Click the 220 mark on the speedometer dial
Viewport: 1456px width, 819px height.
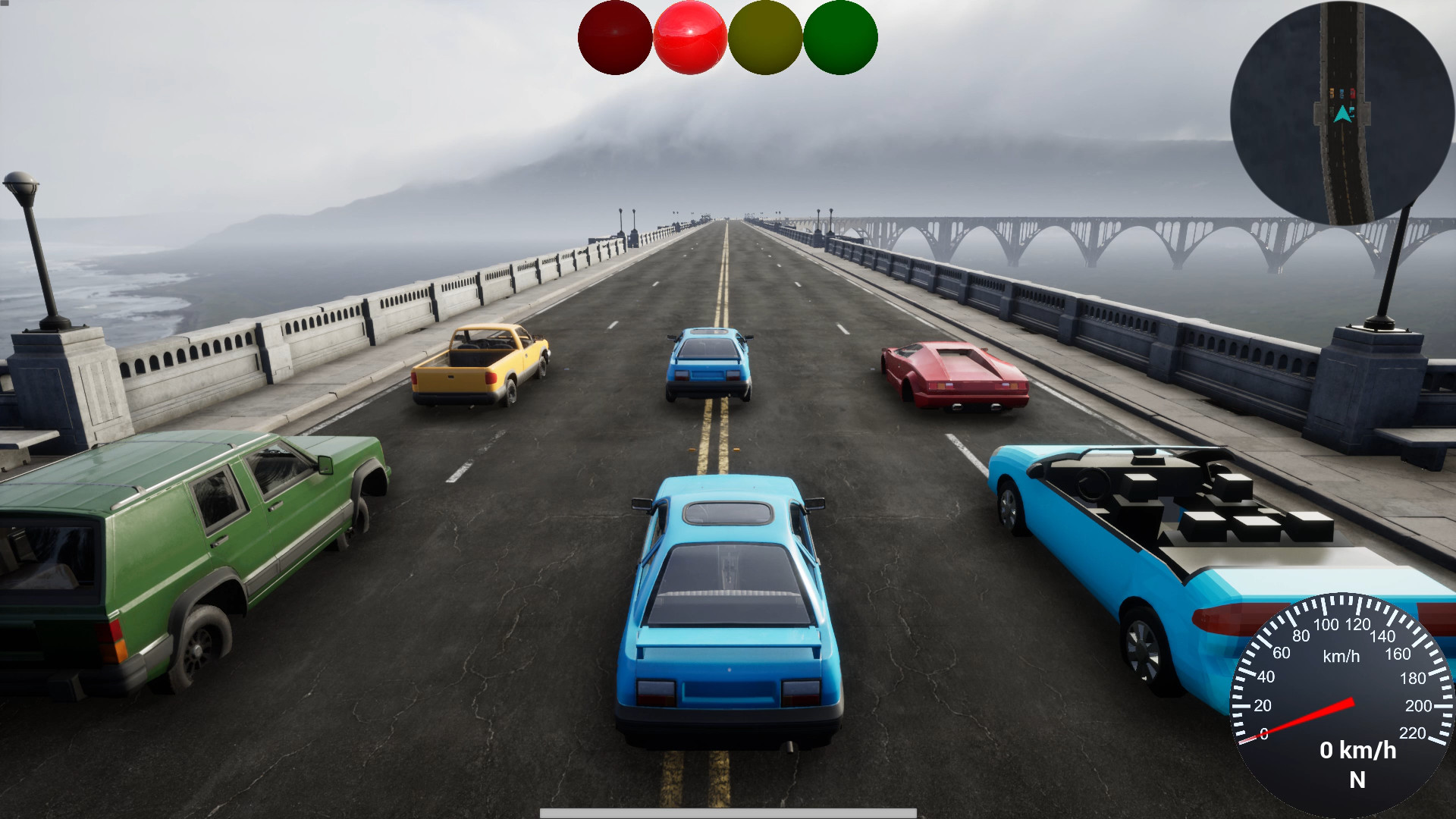coord(1413,733)
